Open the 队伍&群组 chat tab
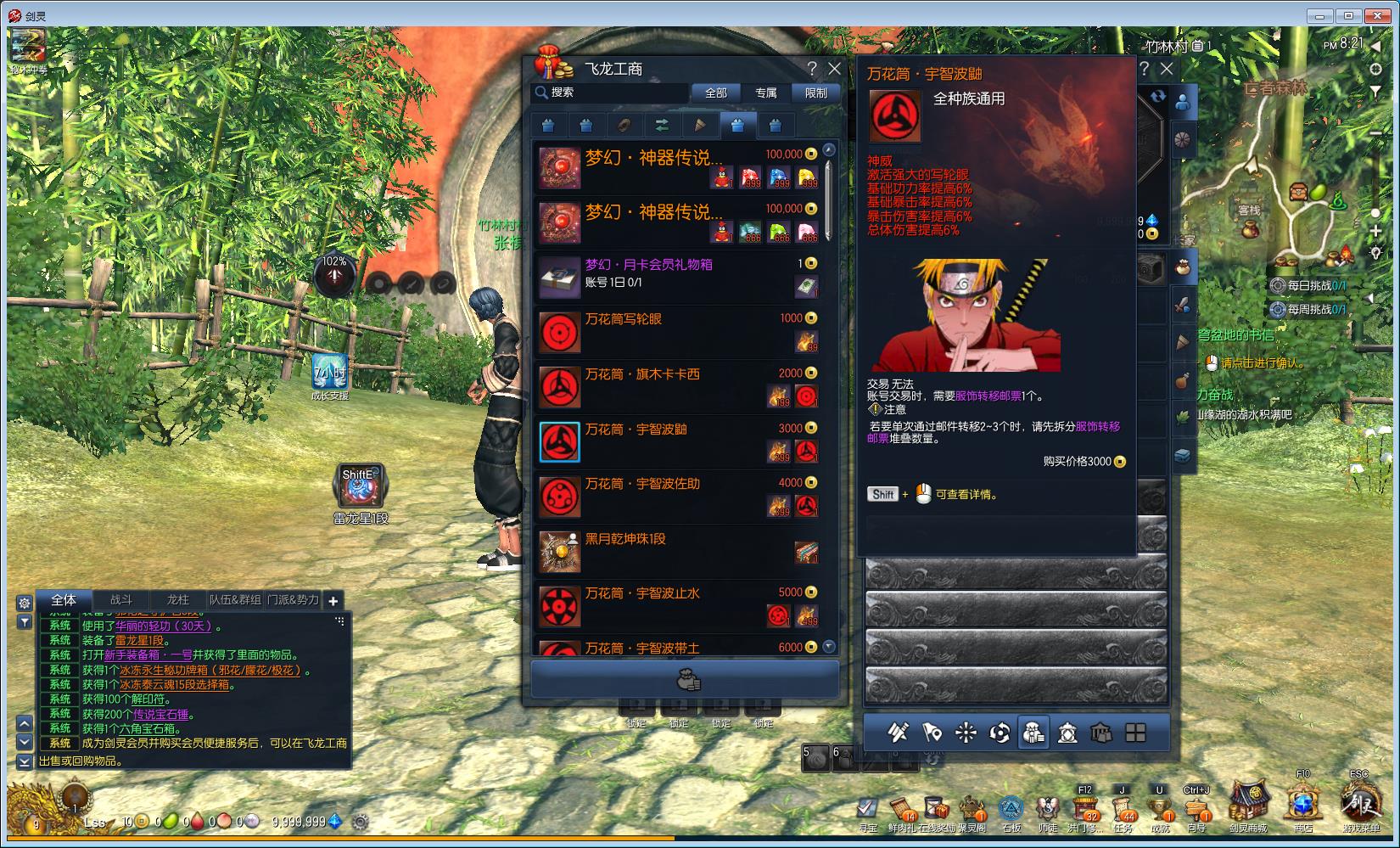 coord(235,600)
